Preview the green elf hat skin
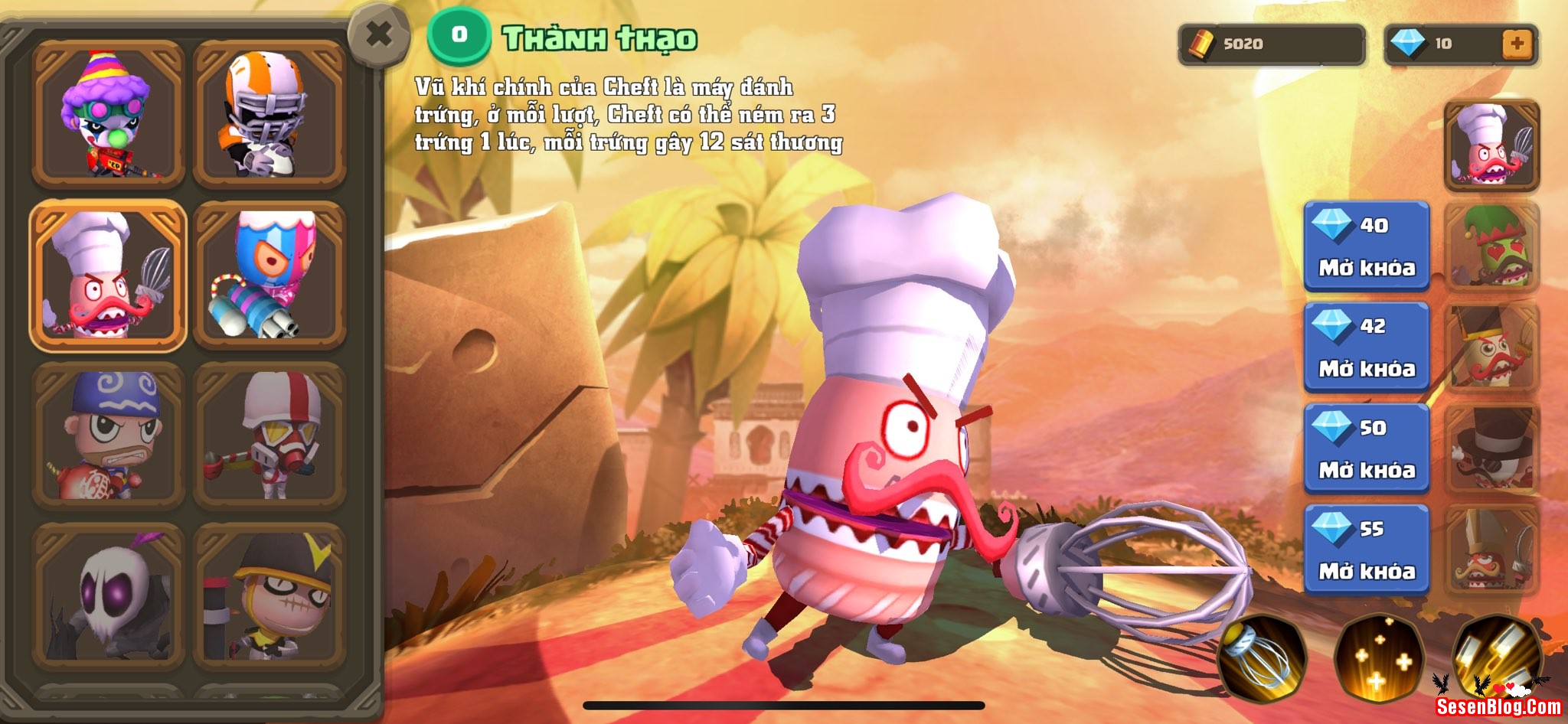The height and width of the screenshot is (724, 1568). point(1491,246)
